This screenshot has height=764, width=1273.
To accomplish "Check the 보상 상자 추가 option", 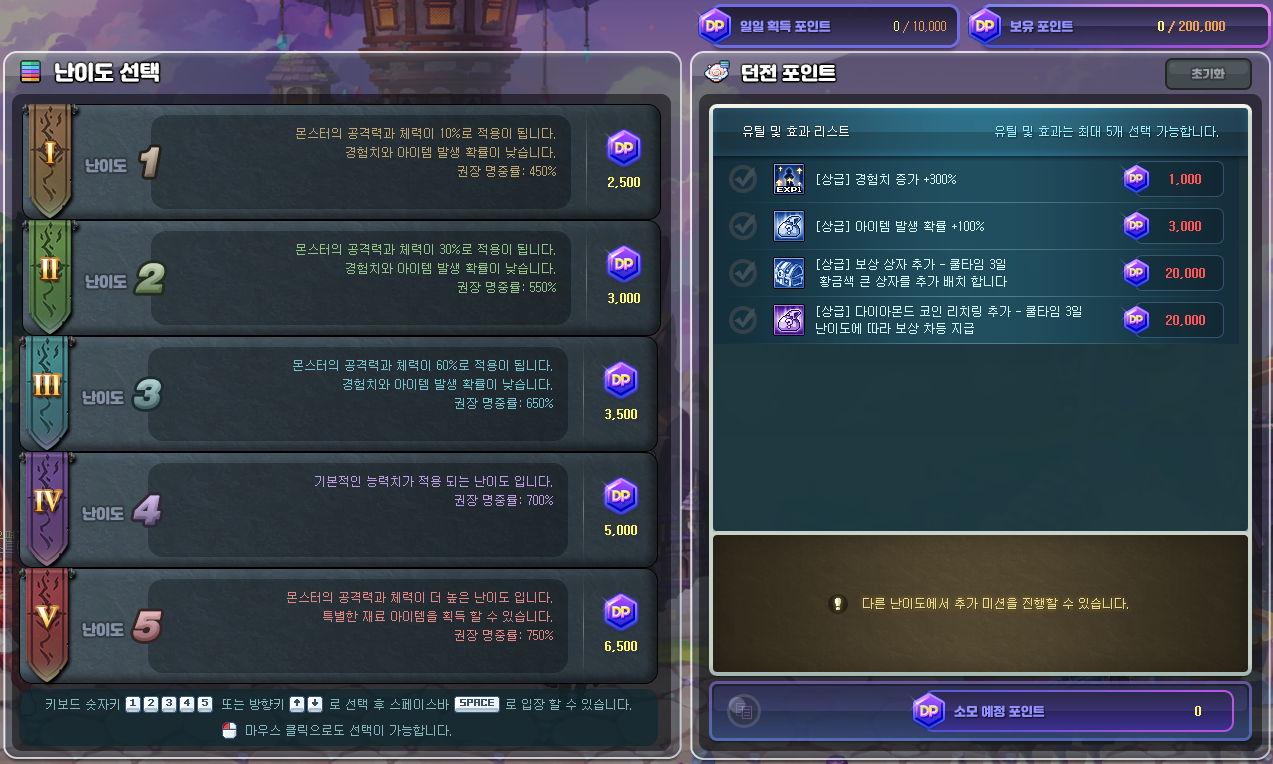I will (743, 273).
